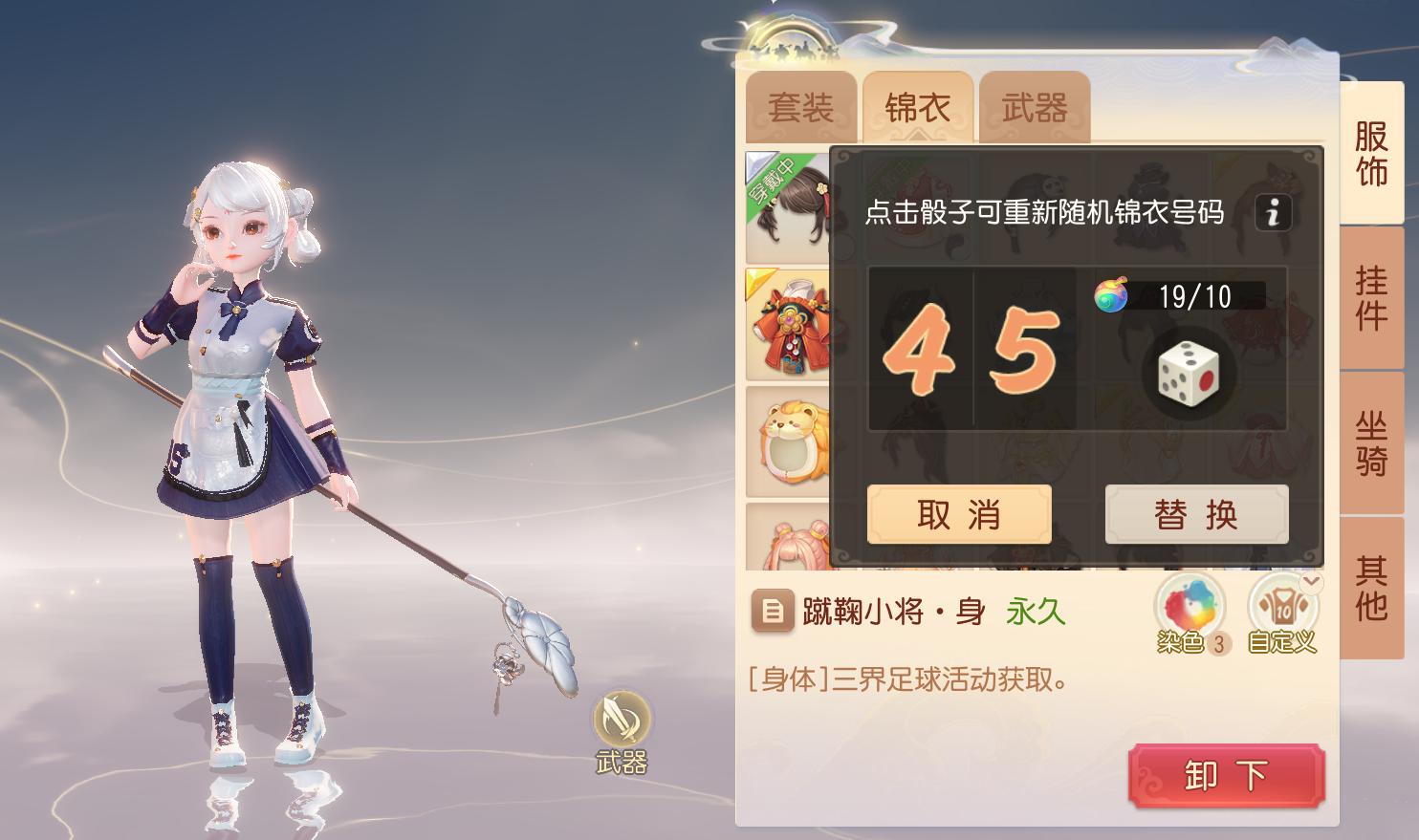The height and width of the screenshot is (840, 1419).
Task: Open the 自定义 customization tool
Action: [x=1281, y=605]
